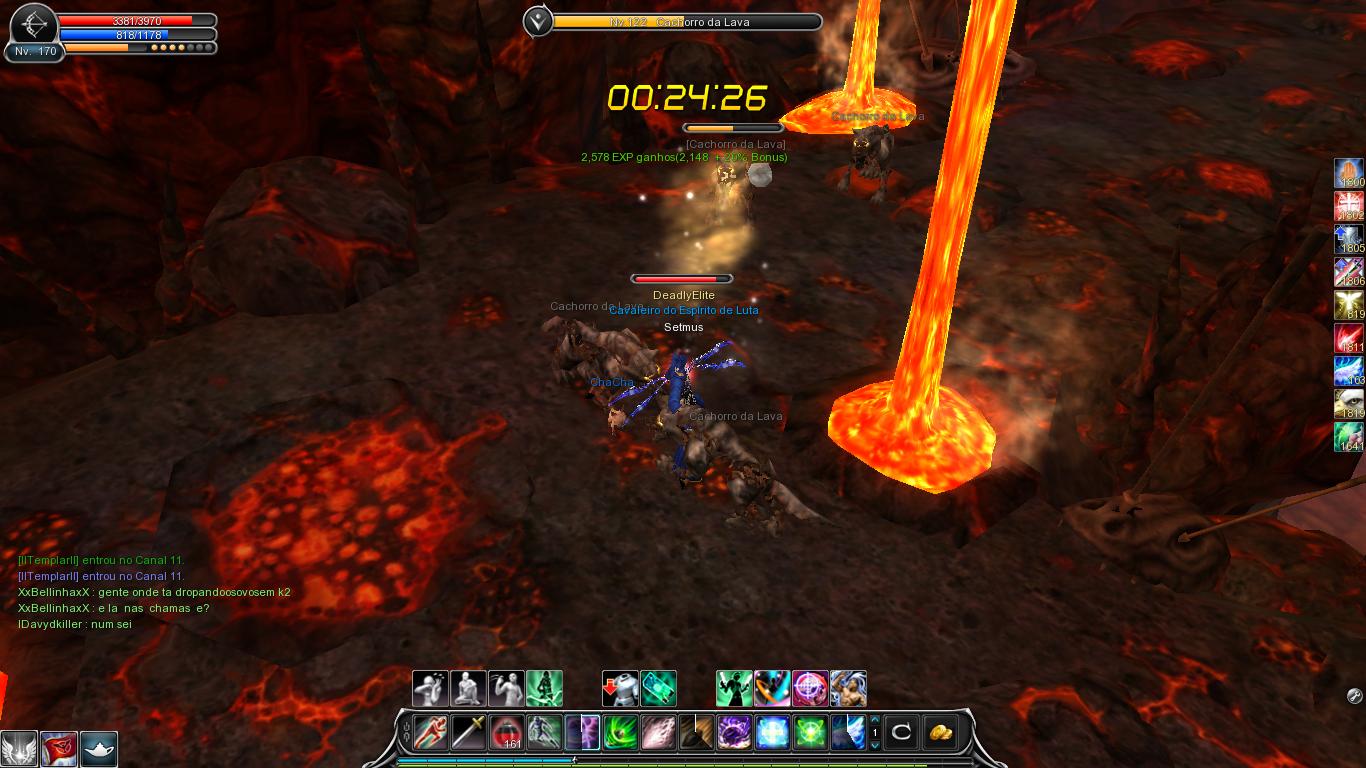Activate the green glowing card skill

658,689
